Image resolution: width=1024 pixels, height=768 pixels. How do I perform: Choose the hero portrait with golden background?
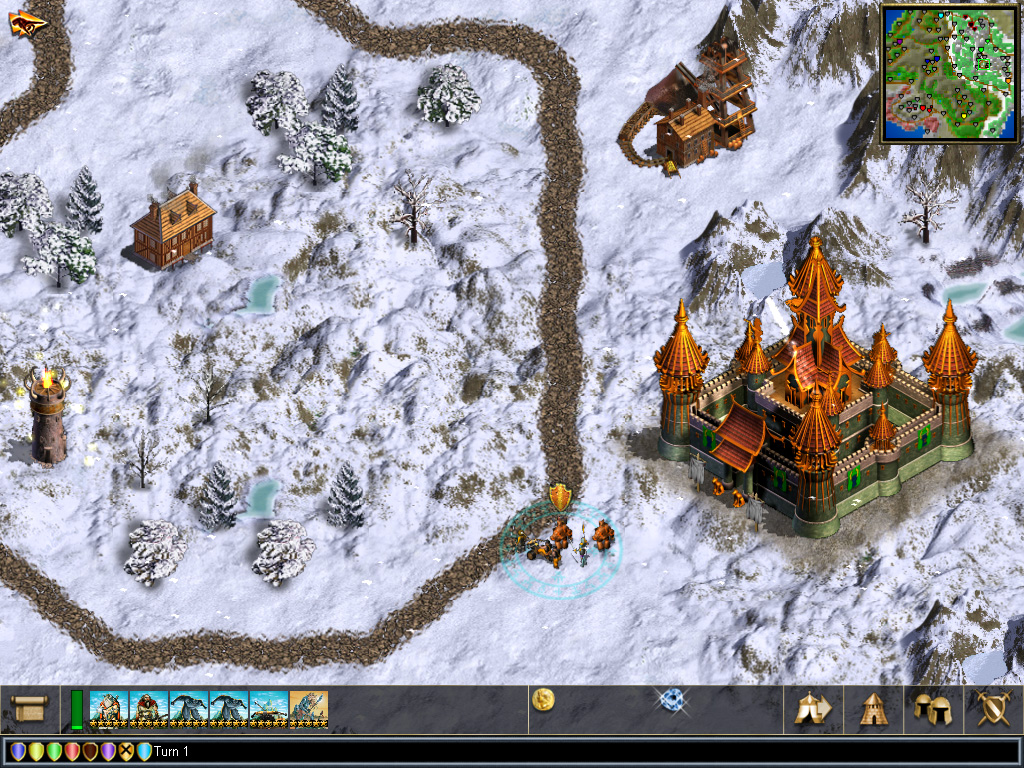coord(309,709)
